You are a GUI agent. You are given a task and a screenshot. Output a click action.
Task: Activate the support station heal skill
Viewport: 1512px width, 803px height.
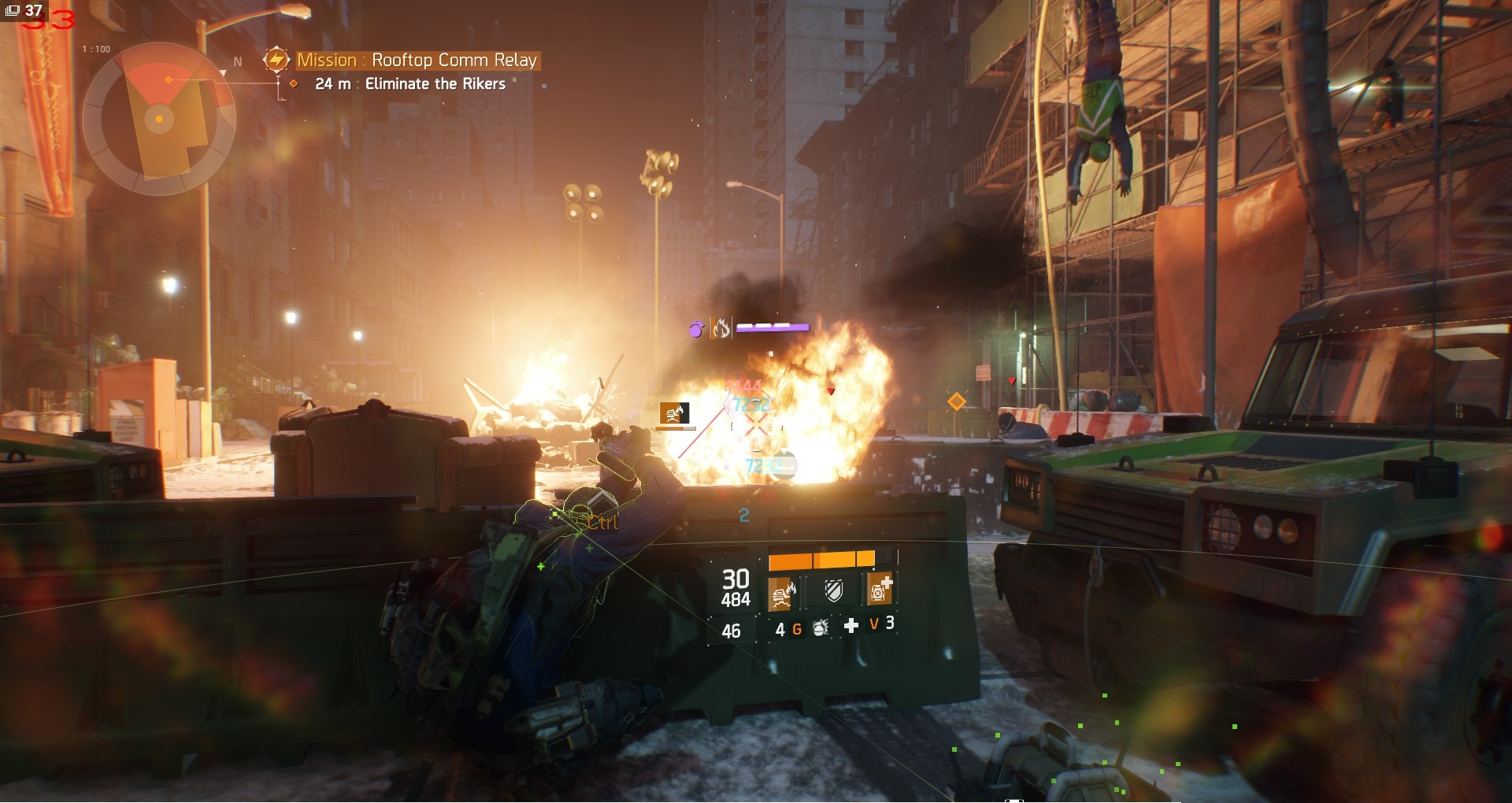pyautogui.click(x=879, y=589)
